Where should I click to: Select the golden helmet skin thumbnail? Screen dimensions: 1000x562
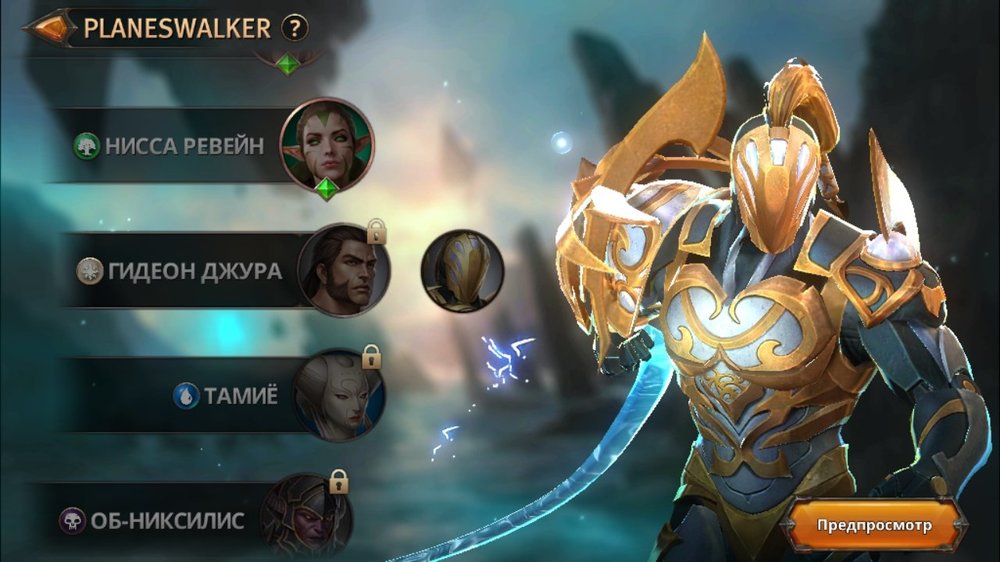461,269
